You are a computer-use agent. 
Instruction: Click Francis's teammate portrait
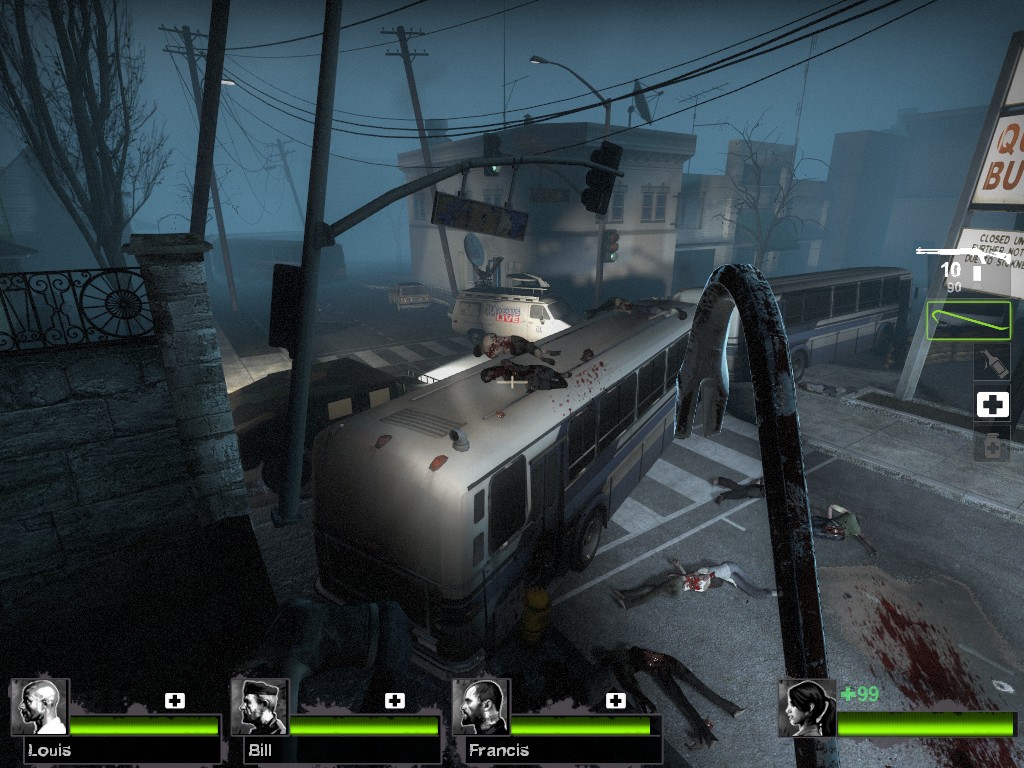pyautogui.click(x=481, y=708)
